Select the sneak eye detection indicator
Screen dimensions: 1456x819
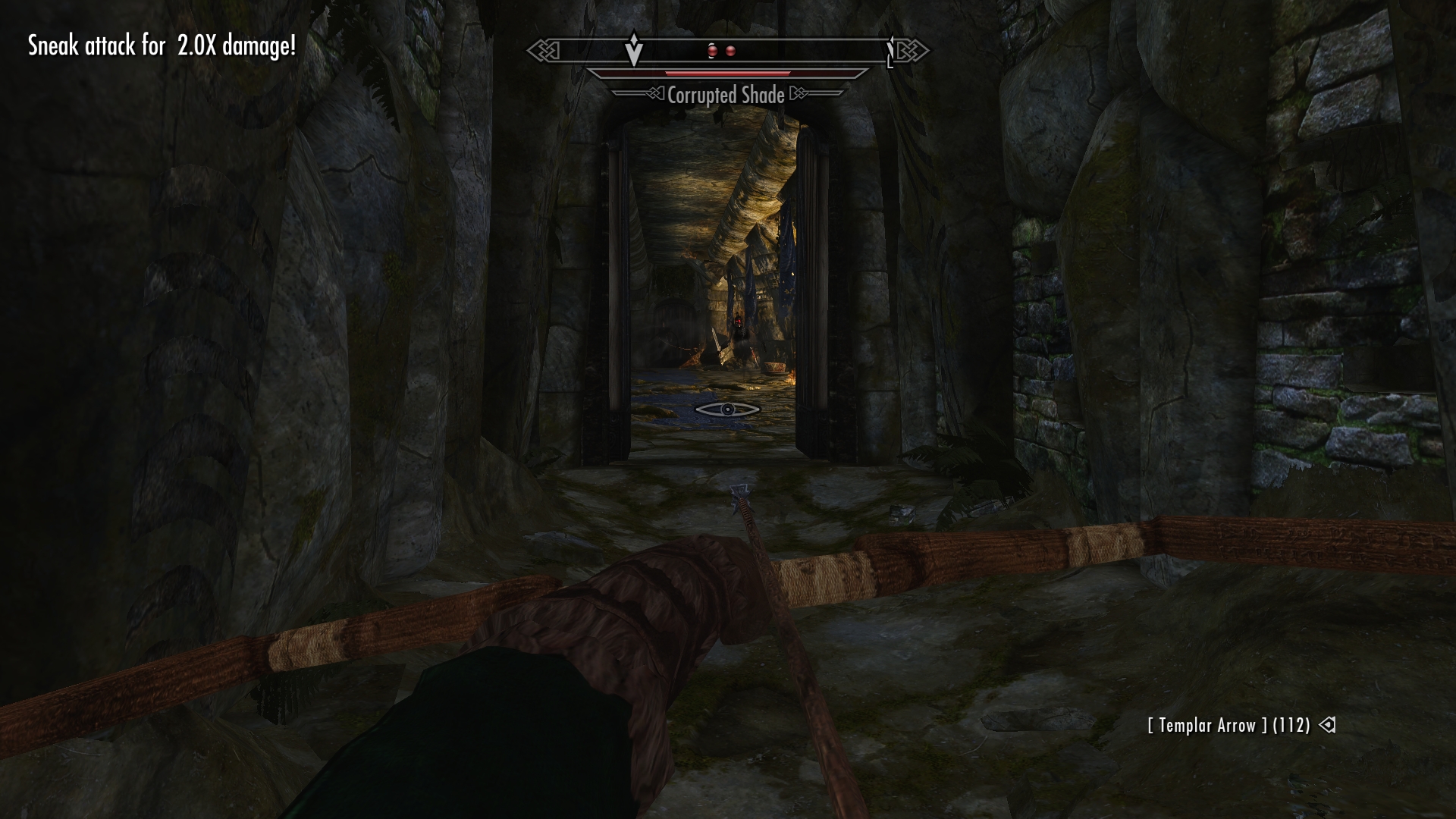pos(727,409)
